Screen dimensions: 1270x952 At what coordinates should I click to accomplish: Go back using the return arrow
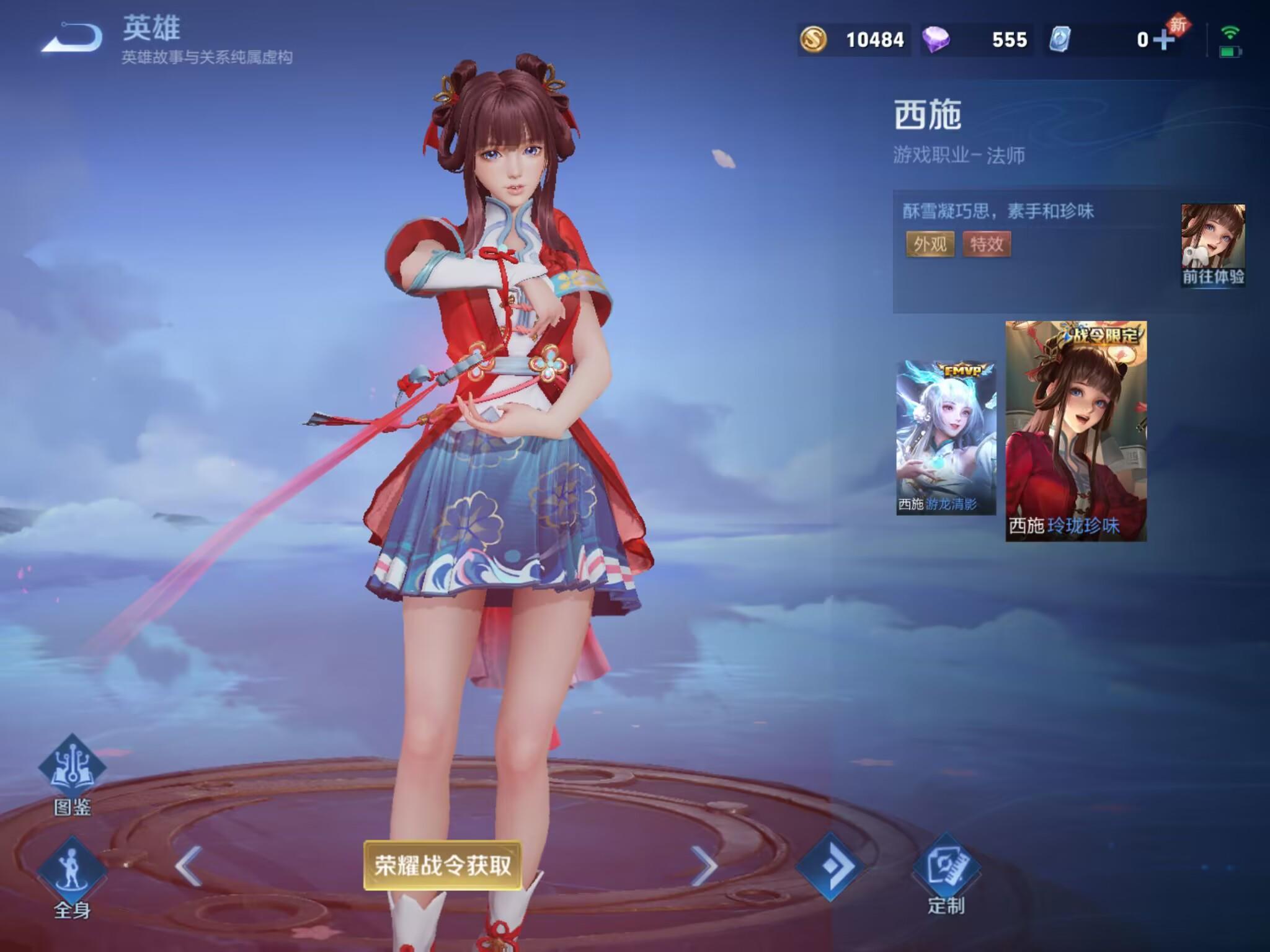click(73, 38)
